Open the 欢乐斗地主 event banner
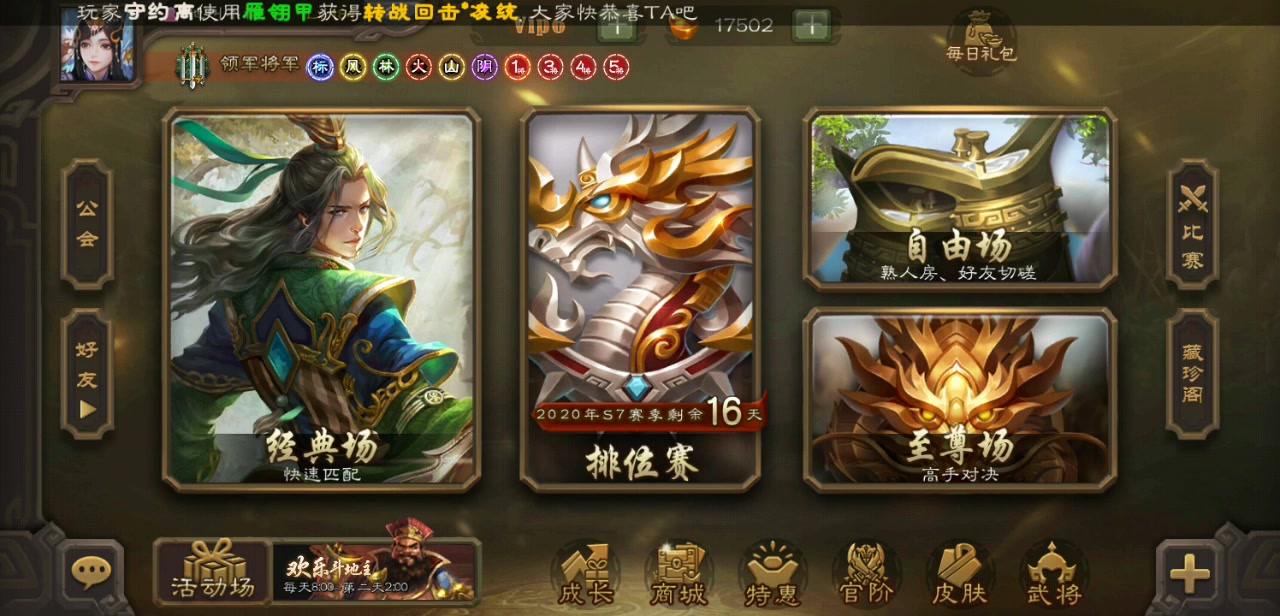Viewport: 1280px width, 616px height. [x=375, y=572]
